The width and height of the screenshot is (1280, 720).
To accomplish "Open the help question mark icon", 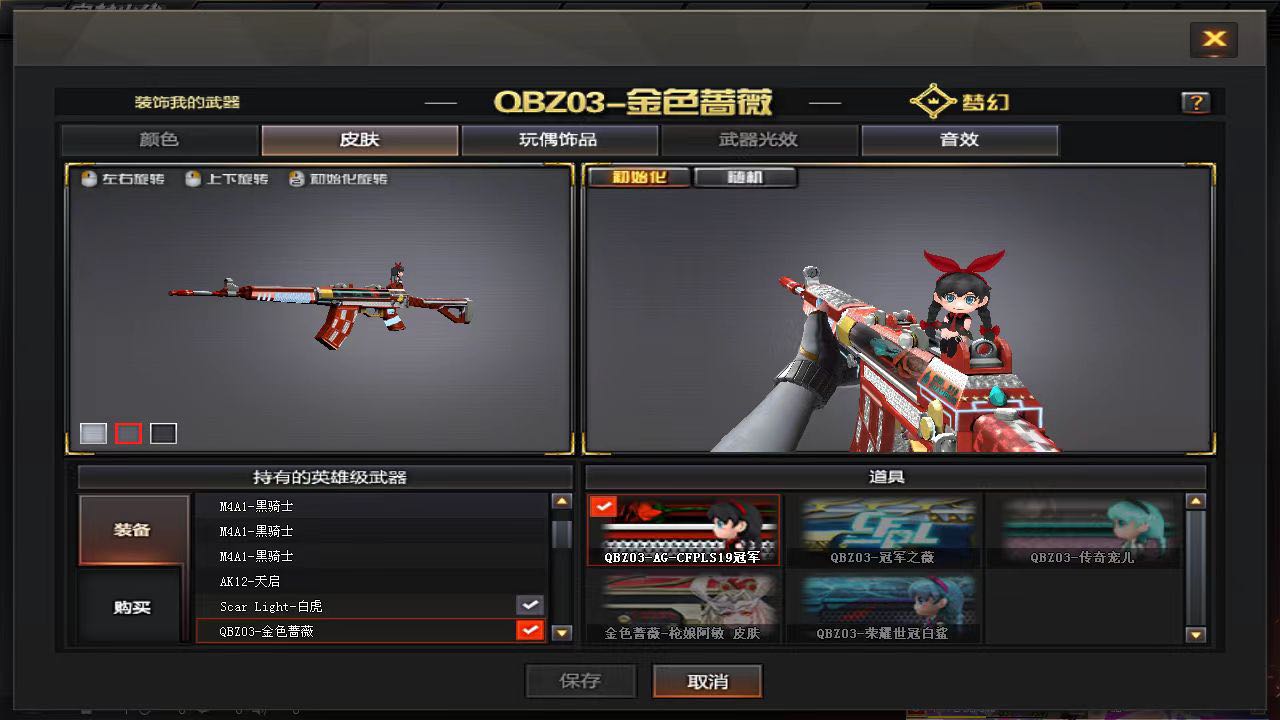I will [1196, 101].
